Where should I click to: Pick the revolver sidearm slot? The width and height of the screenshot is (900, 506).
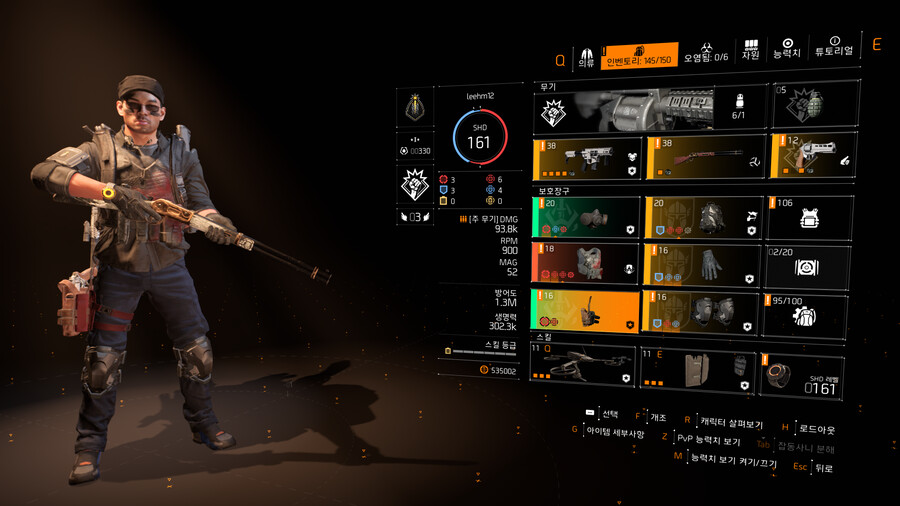811,157
